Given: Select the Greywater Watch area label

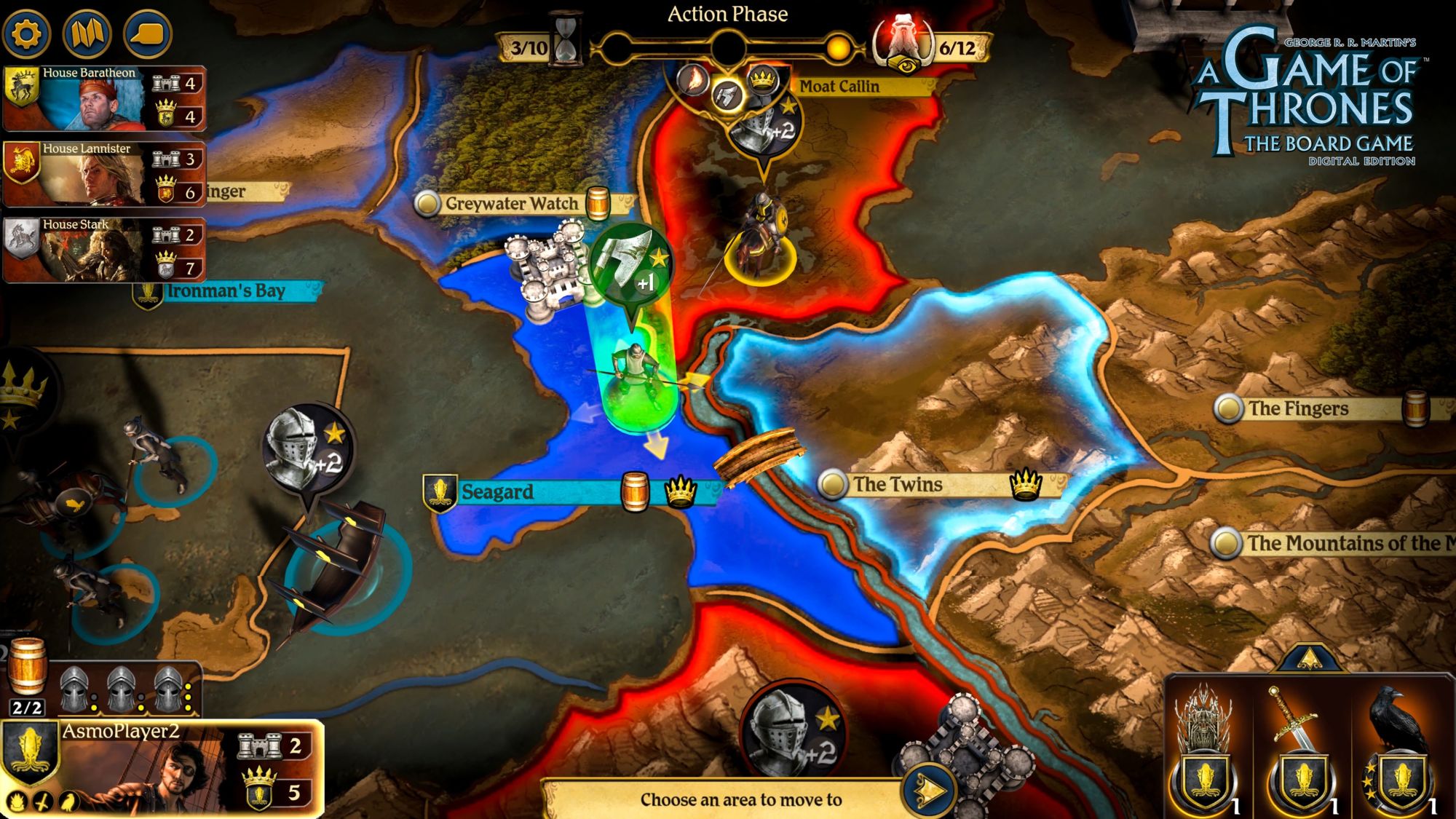Looking at the screenshot, I should pyautogui.click(x=511, y=204).
